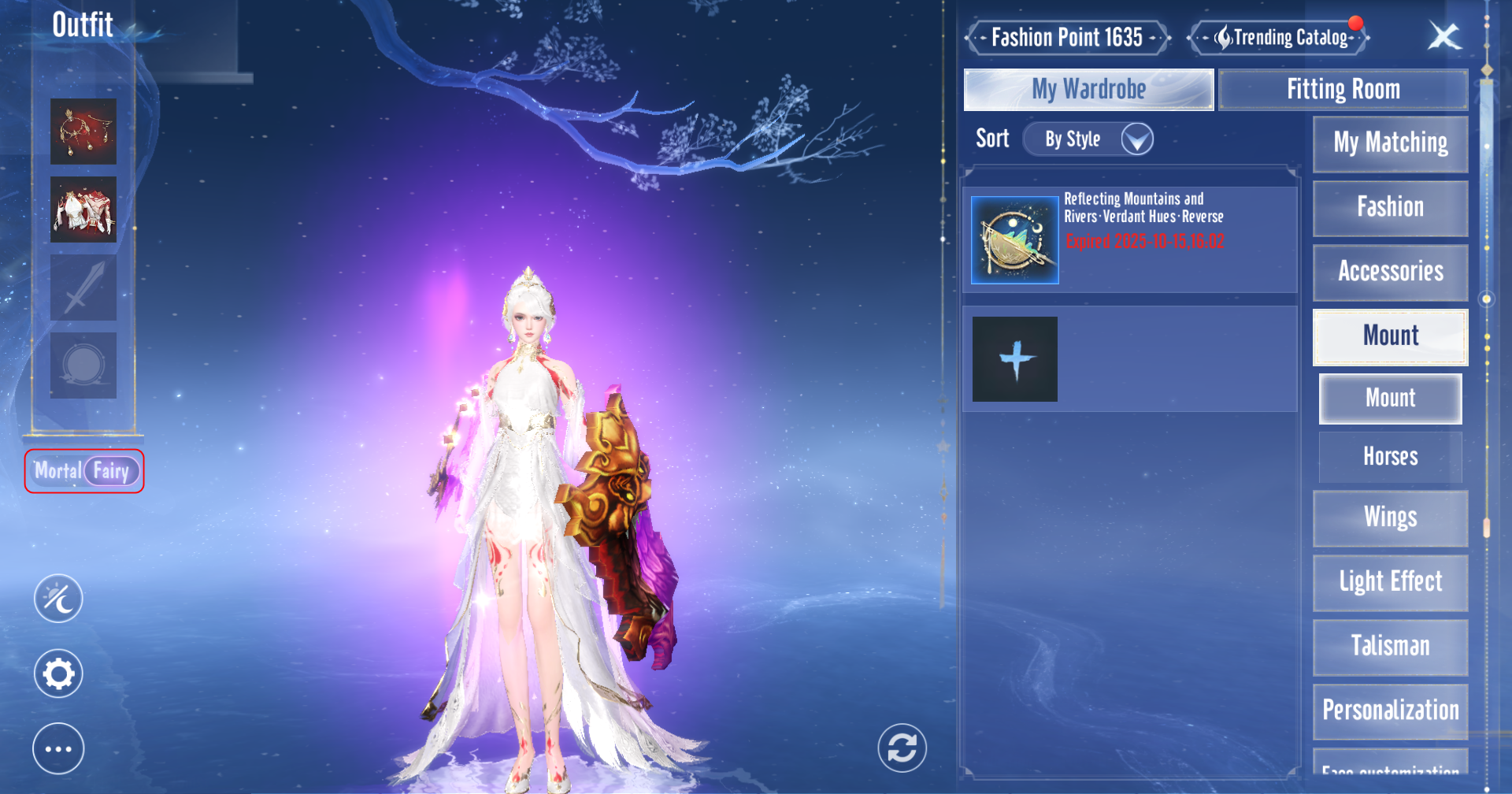
Task: Close the Outfit wardrobe screen
Action: point(1444,36)
